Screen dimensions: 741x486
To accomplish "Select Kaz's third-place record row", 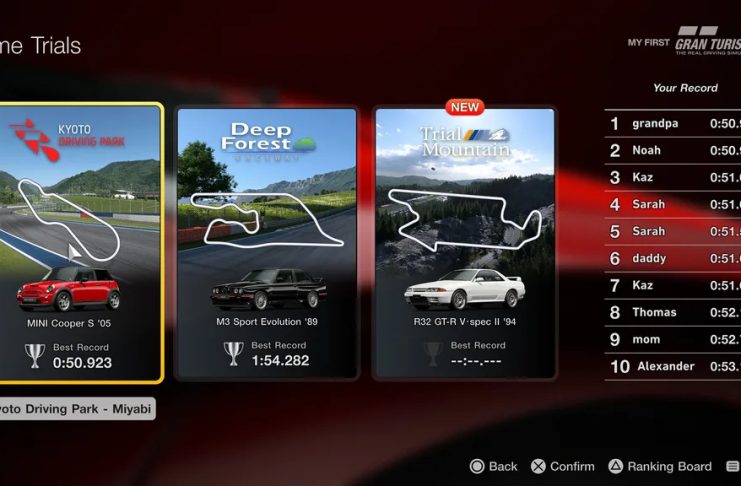I will 672,178.
